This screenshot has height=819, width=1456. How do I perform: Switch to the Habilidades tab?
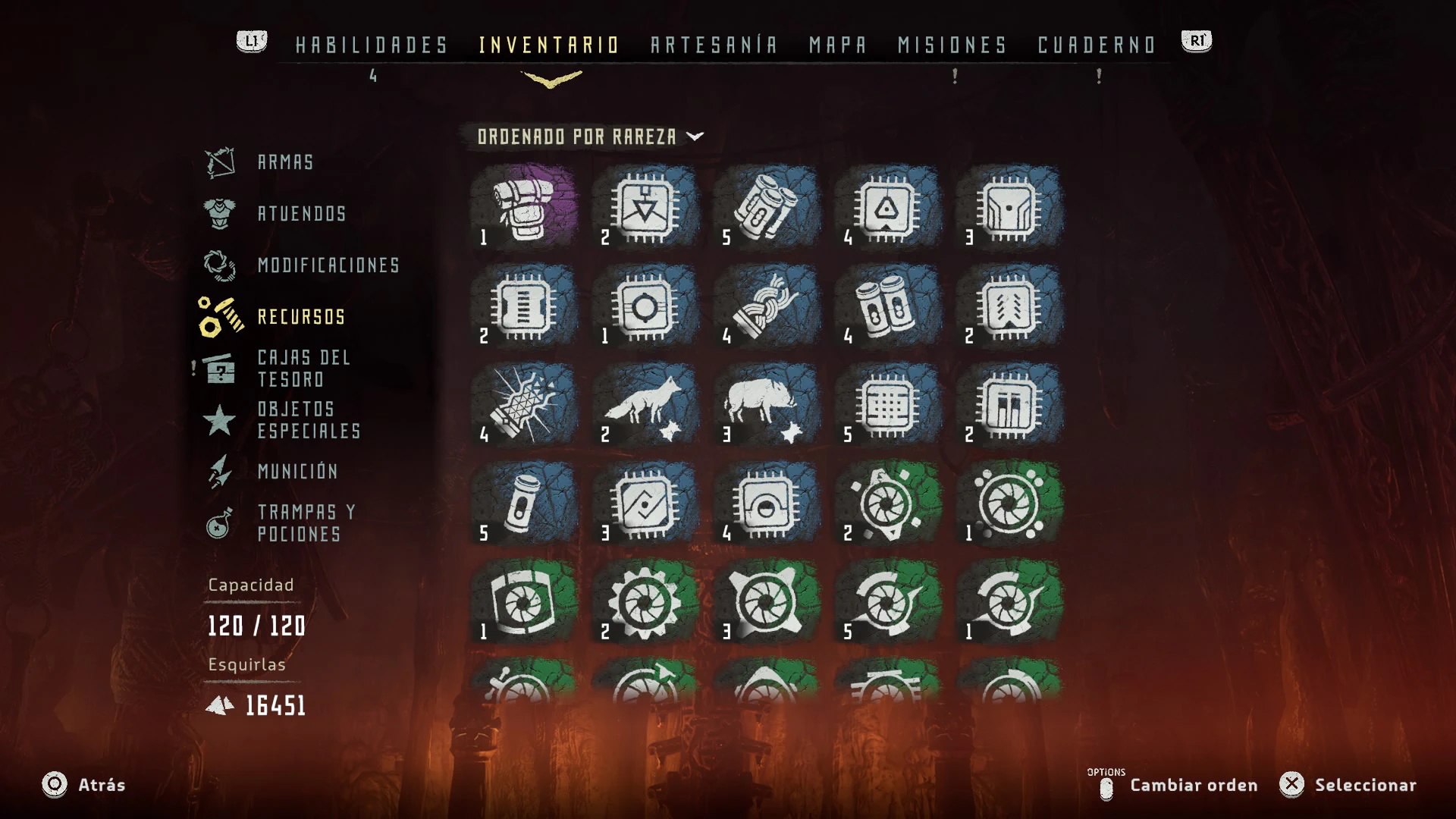coord(372,45)
